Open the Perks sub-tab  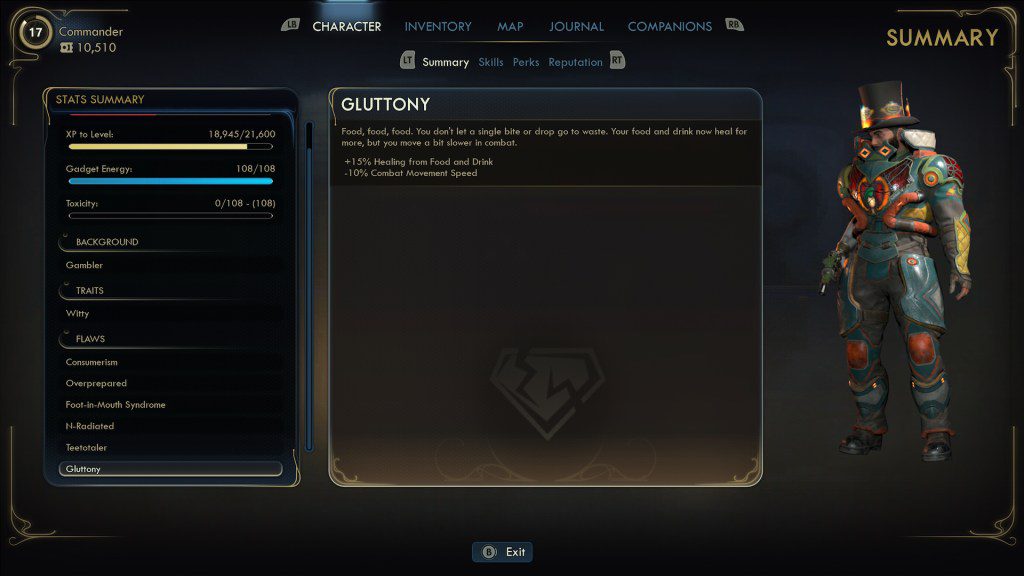(526, 62)
